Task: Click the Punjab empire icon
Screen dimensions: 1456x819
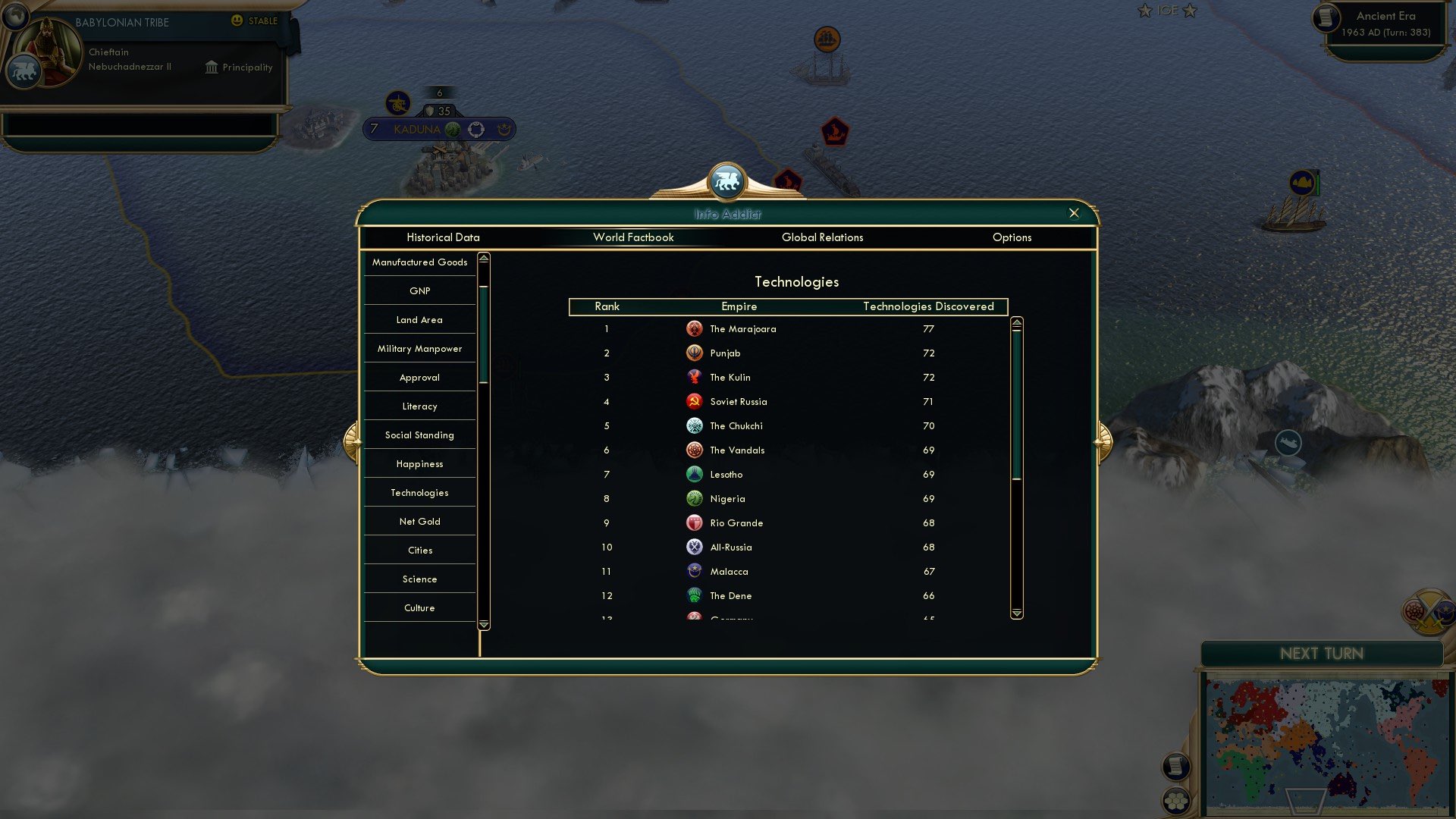Action: point(695,353)
